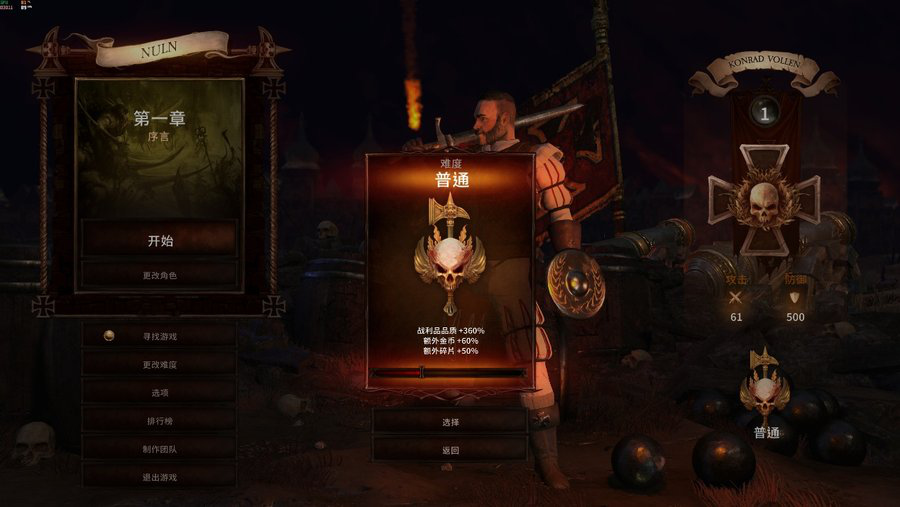Adjust the difficulty slider bar

[x=449, y=373]
